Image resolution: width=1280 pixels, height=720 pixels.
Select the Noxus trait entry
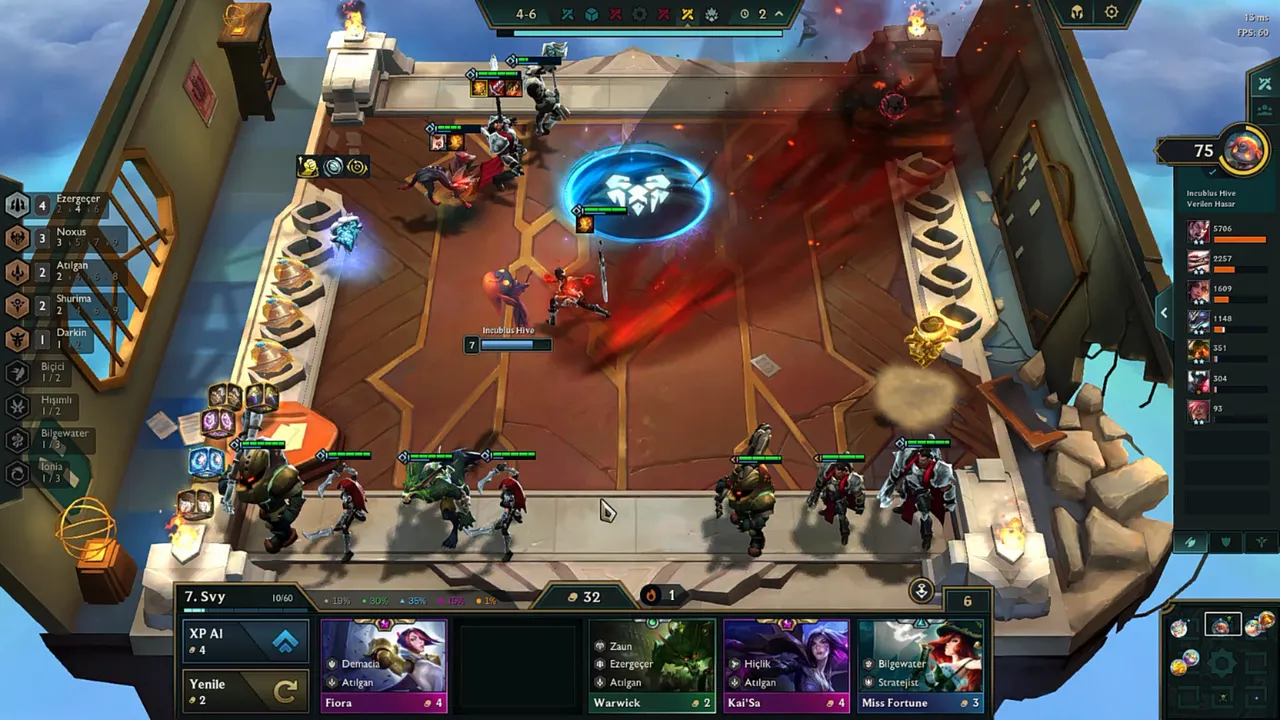pos(60,237)
